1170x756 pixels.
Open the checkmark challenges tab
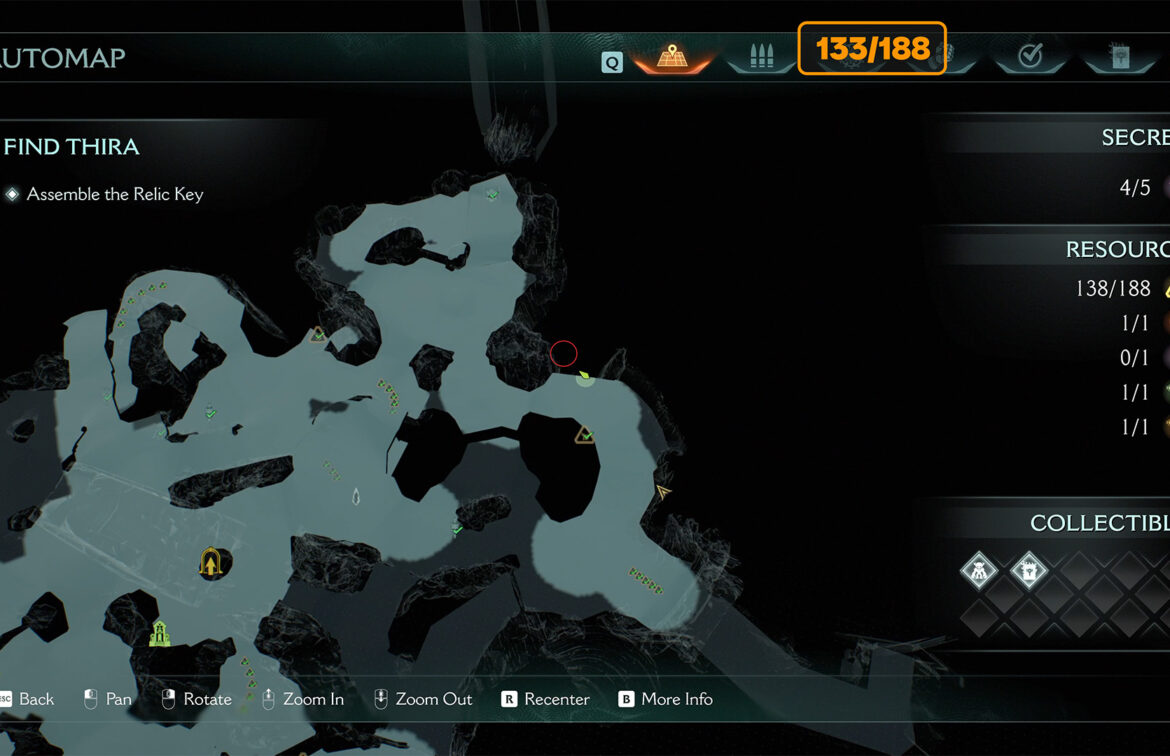point(1029,58)
